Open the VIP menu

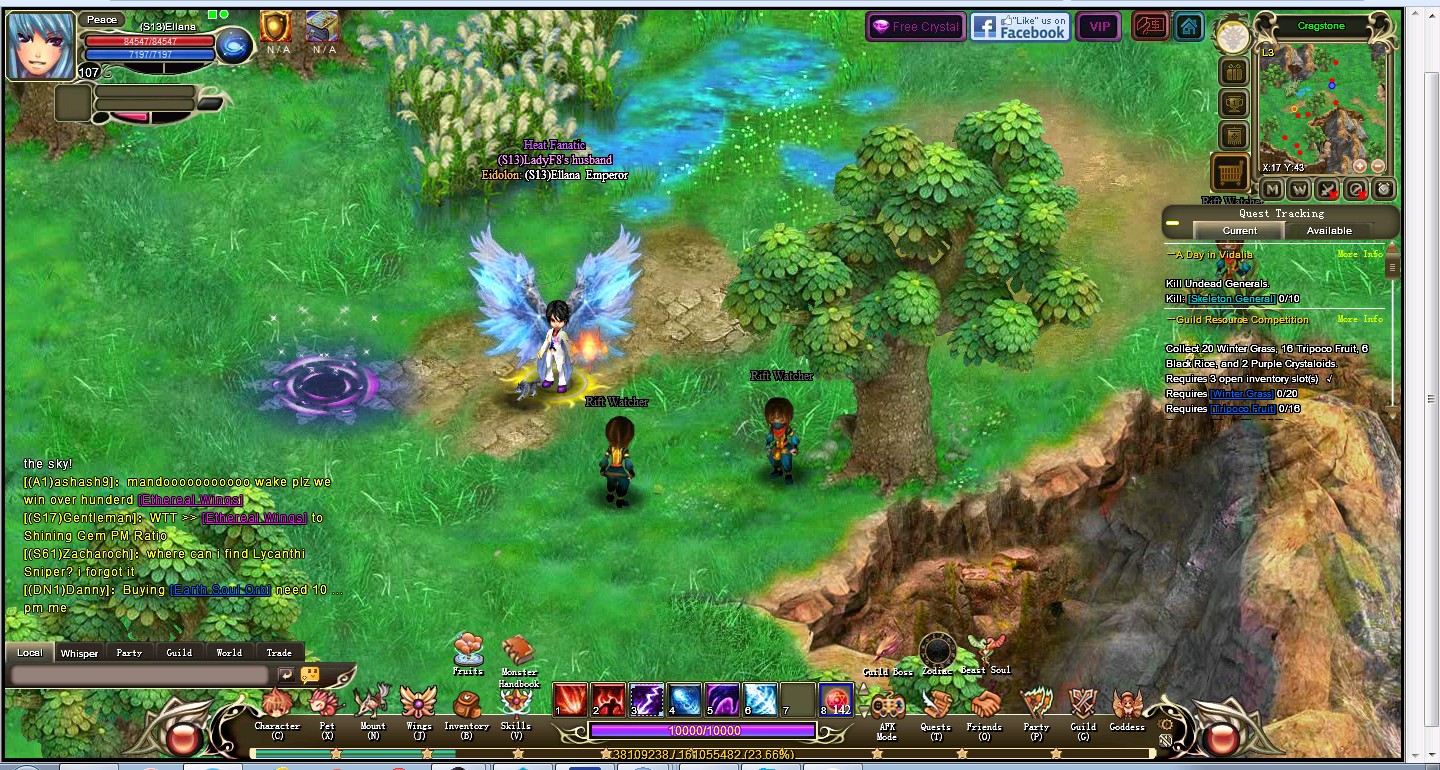1099,27
